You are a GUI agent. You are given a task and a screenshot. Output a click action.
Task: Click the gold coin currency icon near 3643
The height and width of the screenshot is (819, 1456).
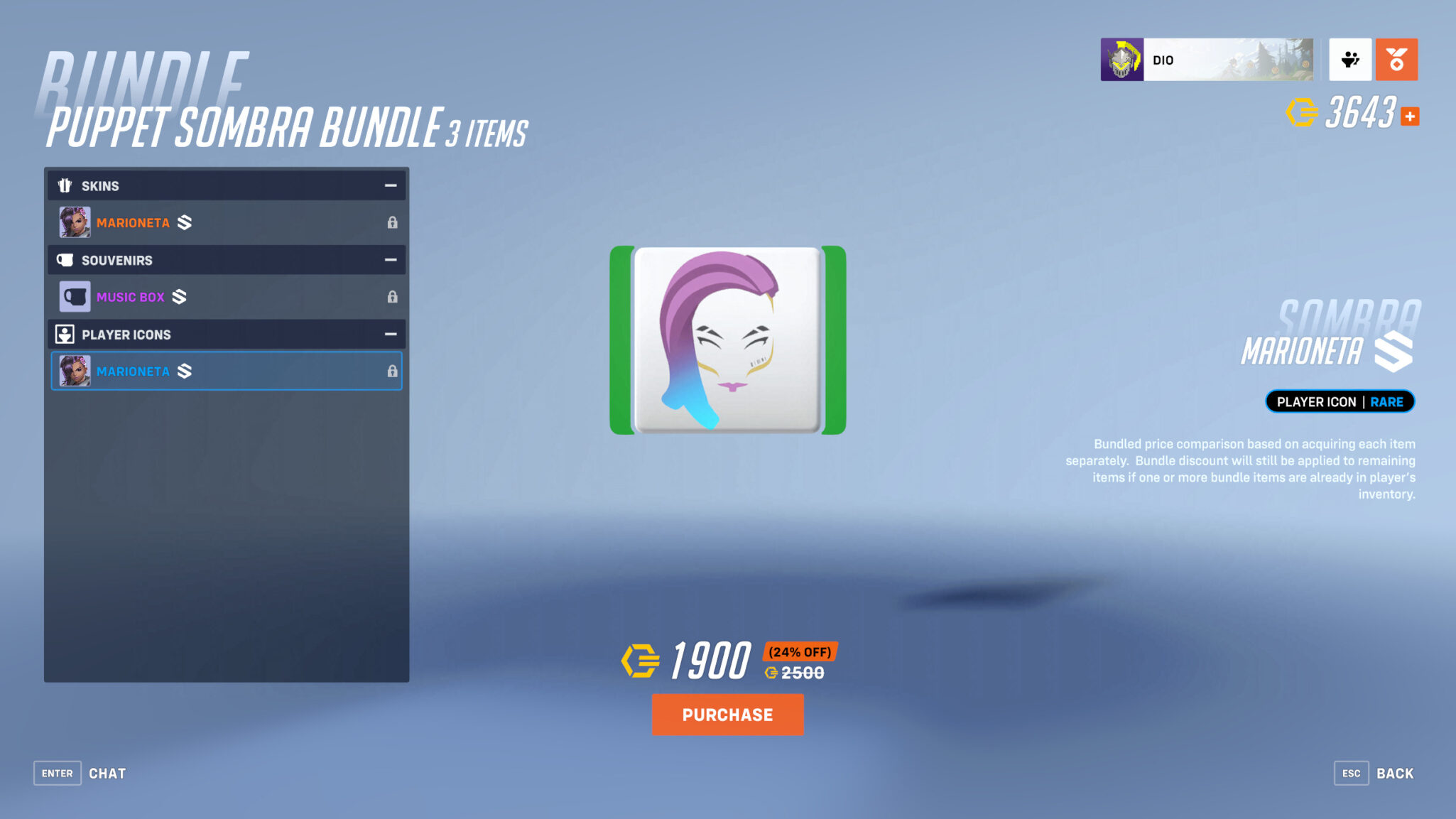1304,112
